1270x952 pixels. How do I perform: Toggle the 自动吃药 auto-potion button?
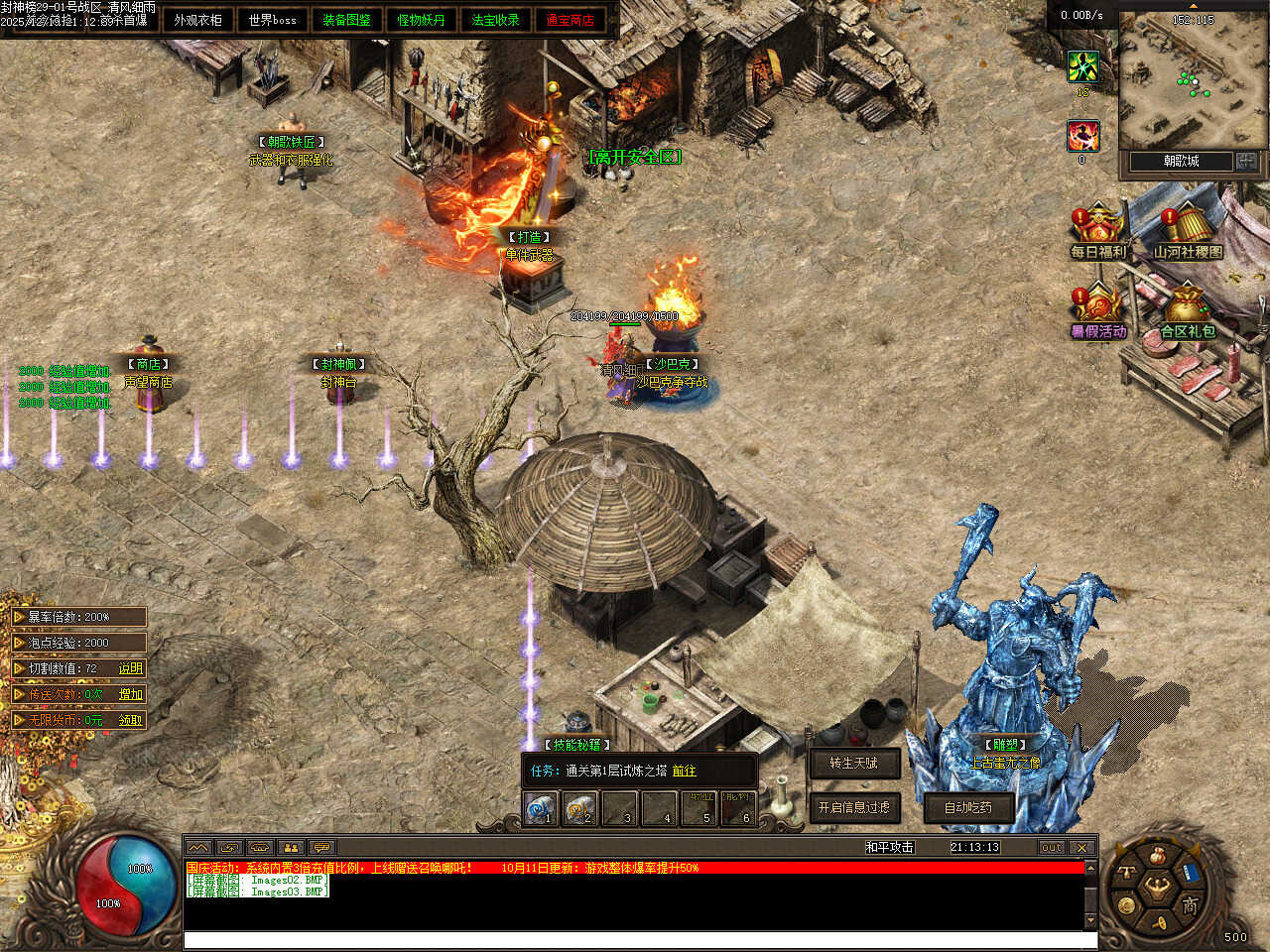coord(967,807)
